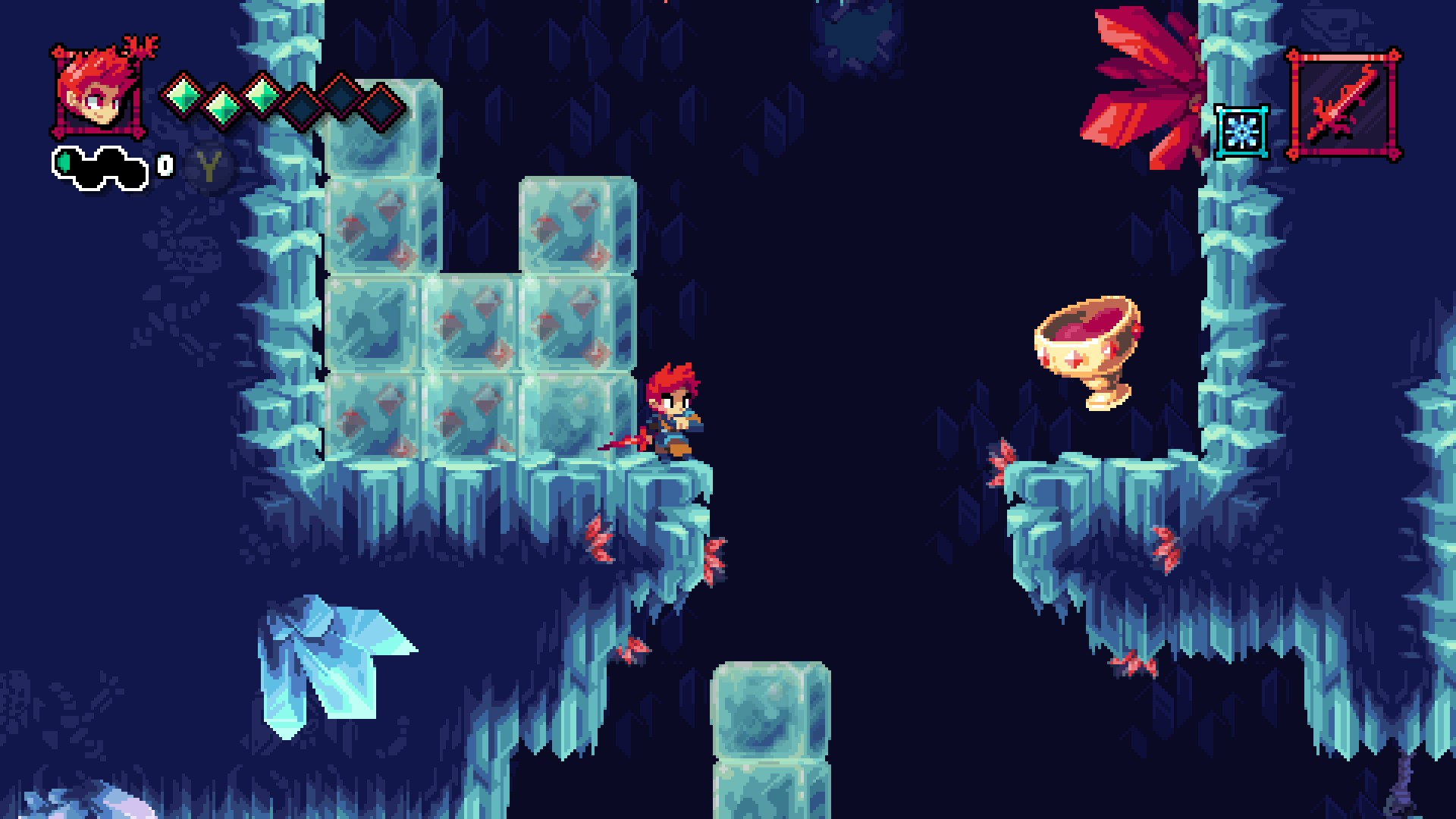Activate the snowflake ice ability icon

click(1242, 132)
